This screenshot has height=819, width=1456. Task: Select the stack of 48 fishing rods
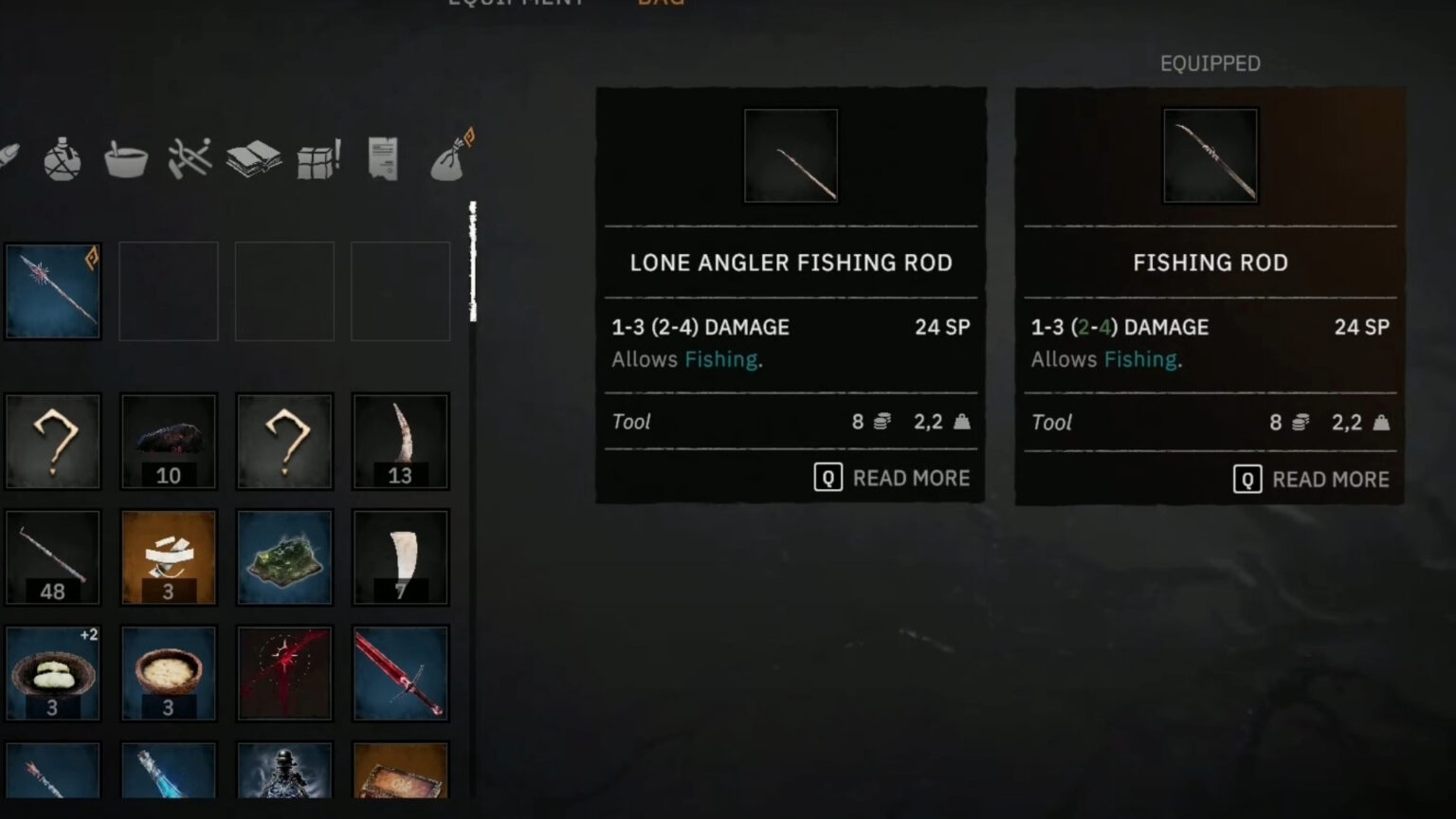coord(52,557)
